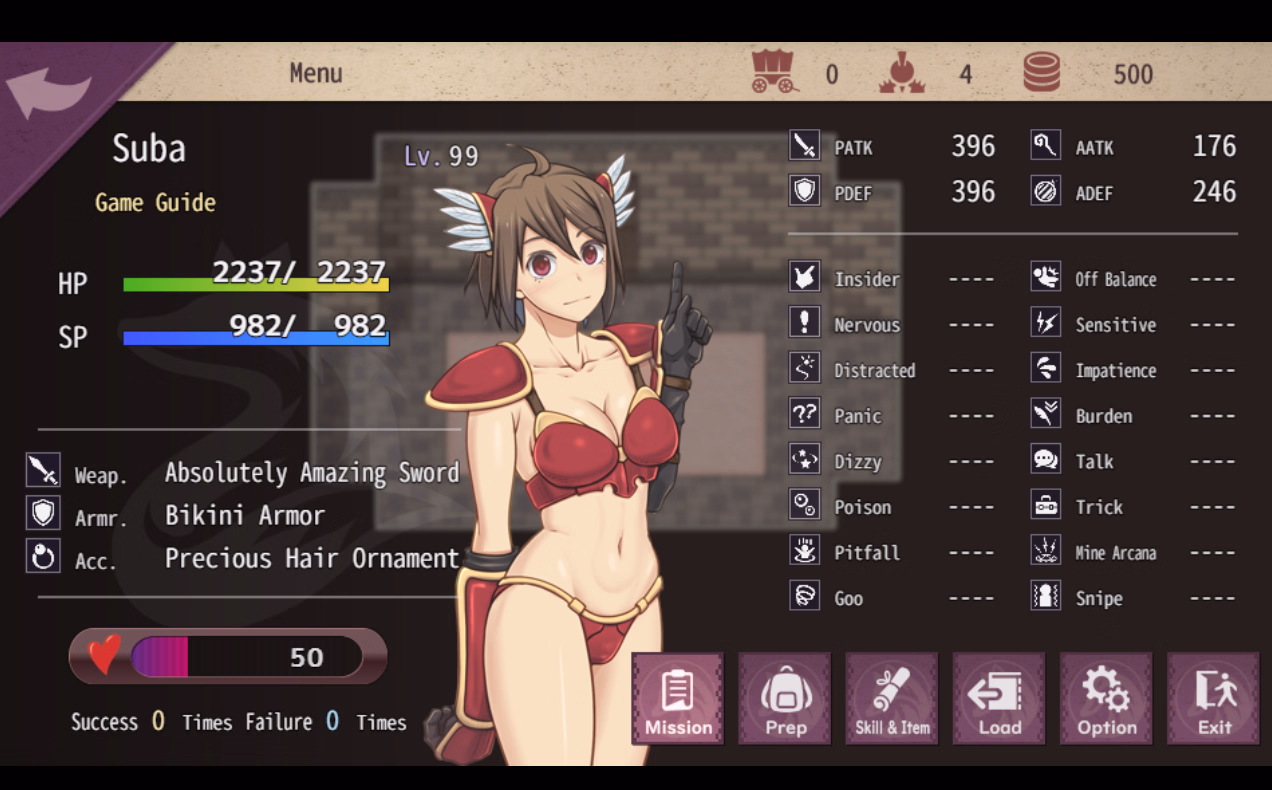Open the Mission menu
This screenshot has width=1272, height=790.
(x=678, y=699)
